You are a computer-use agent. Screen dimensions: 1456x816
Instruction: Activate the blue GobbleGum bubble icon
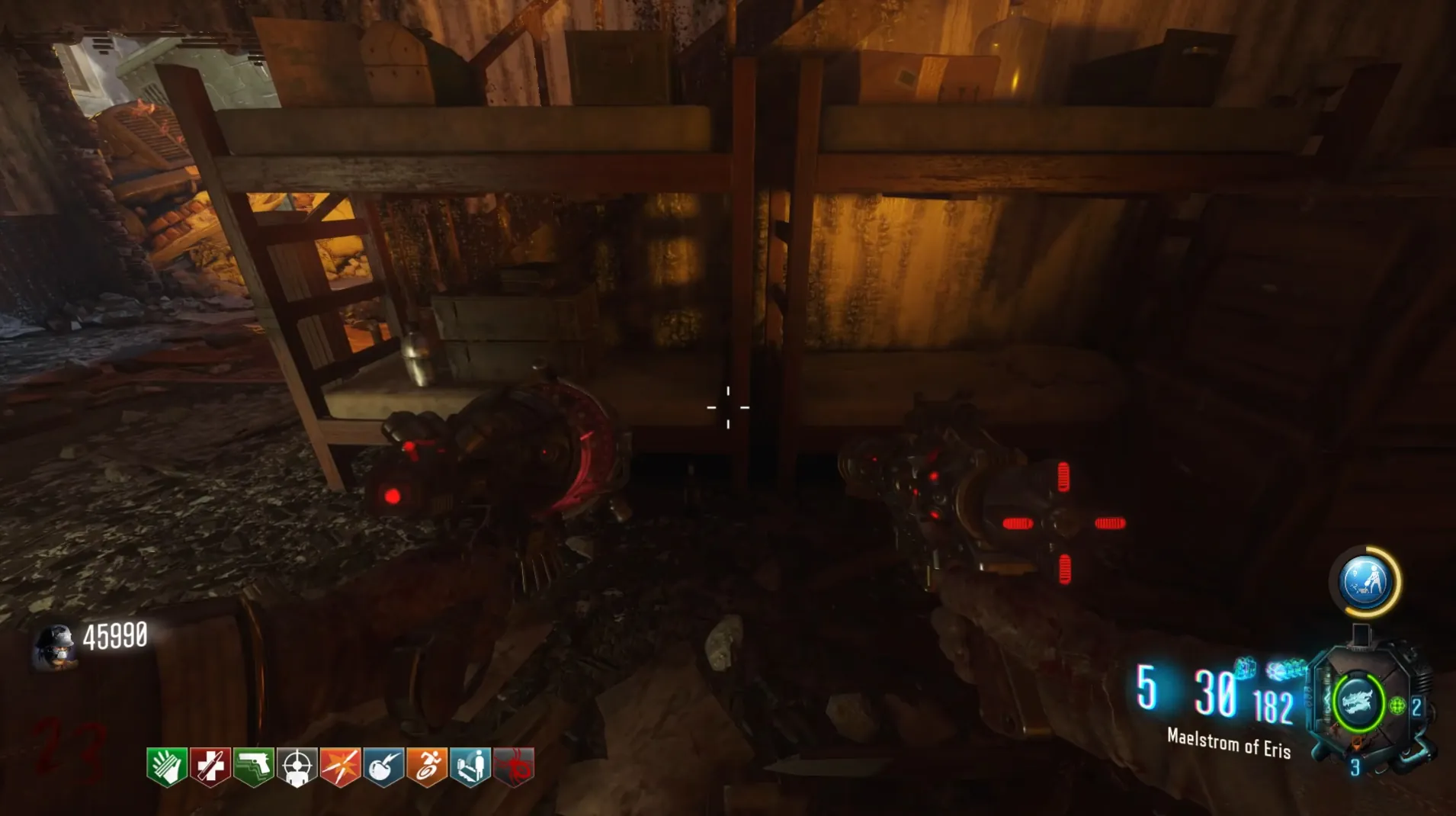click(x=1365, y=583)
